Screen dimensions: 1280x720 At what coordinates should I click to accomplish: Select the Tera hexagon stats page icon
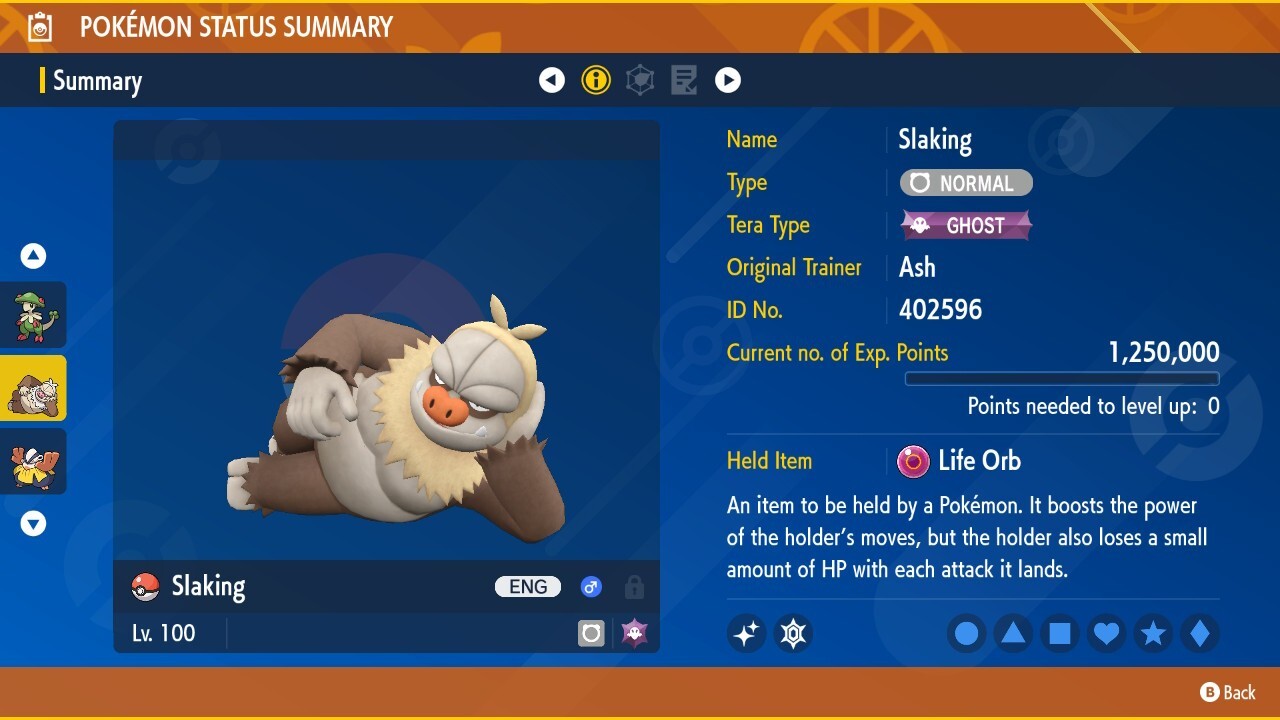tap(640, 80)
